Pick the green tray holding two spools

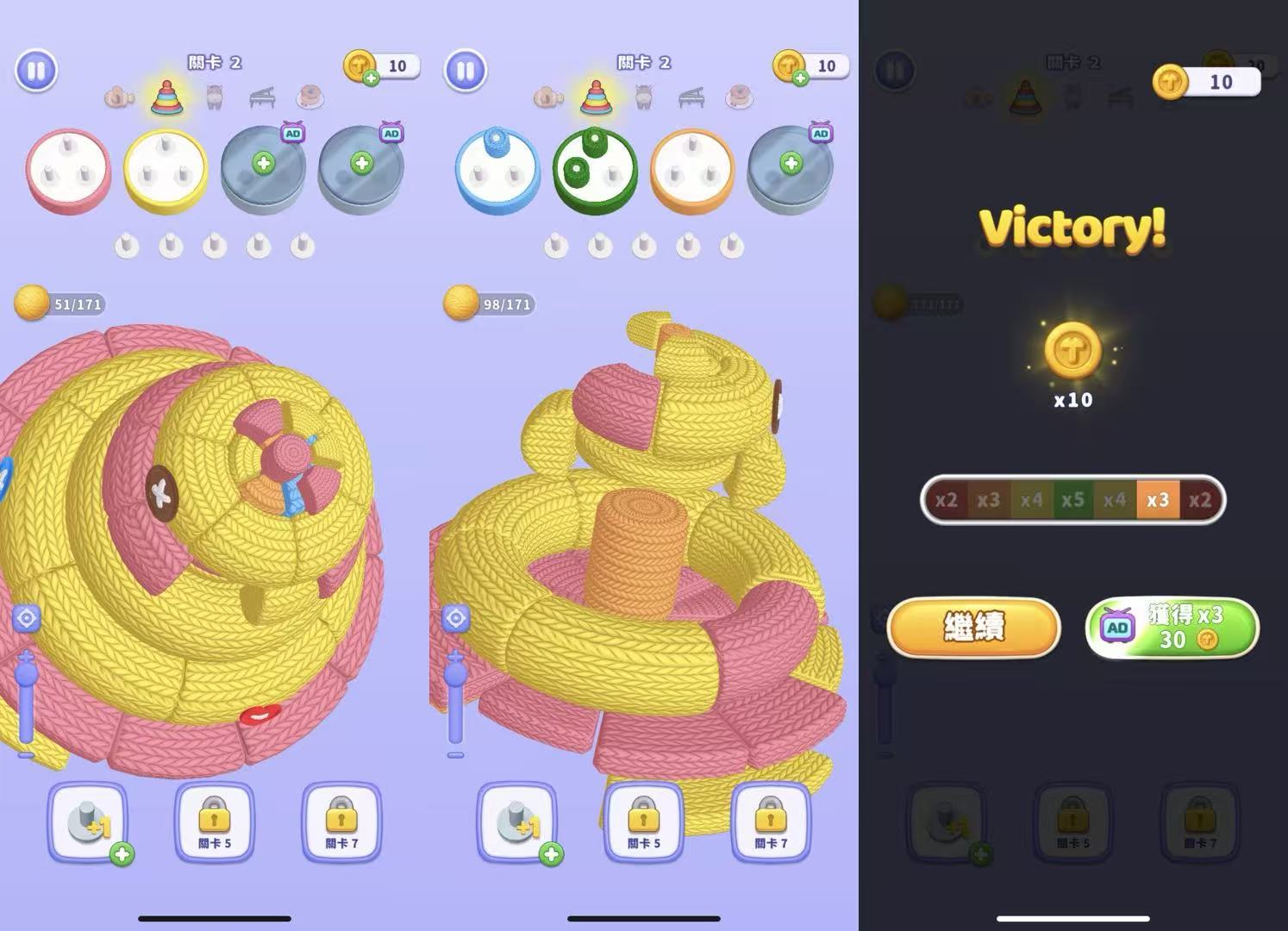click(595, 169)
